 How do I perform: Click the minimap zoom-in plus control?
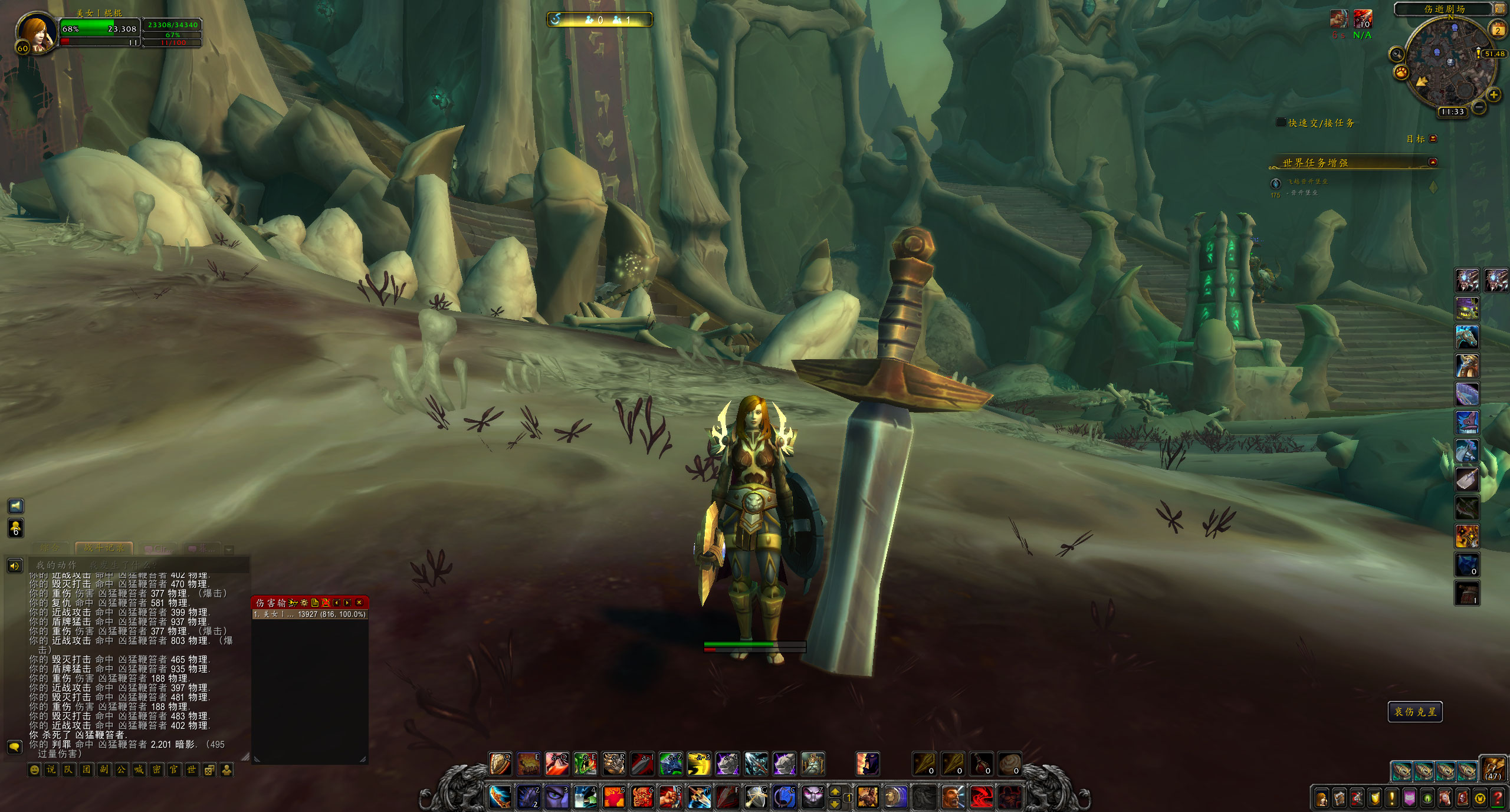pyautogui.click(x=1493, y=95)
